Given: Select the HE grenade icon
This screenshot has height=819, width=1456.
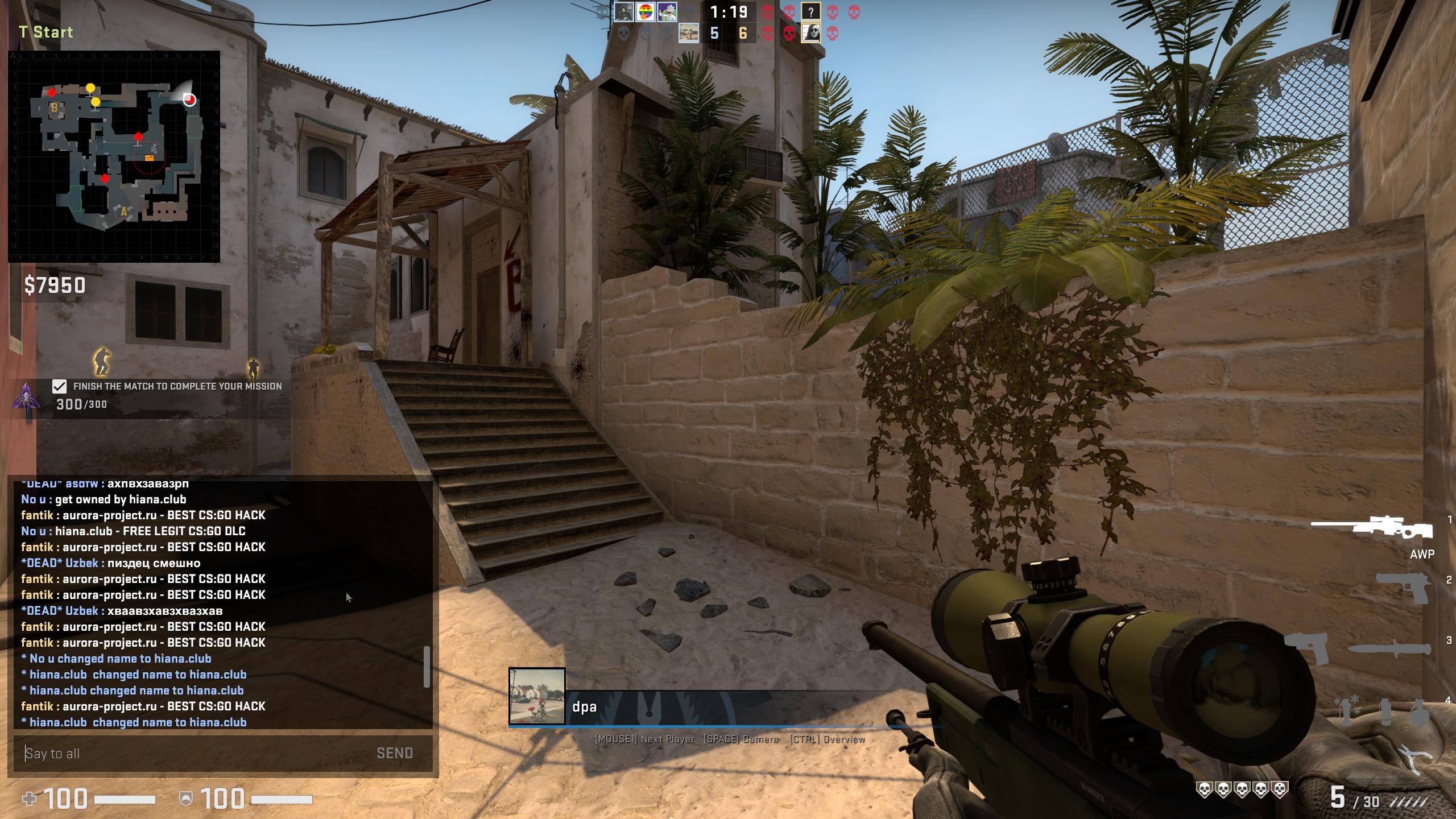Looking at the screenshot, I should click(1420, 711).
